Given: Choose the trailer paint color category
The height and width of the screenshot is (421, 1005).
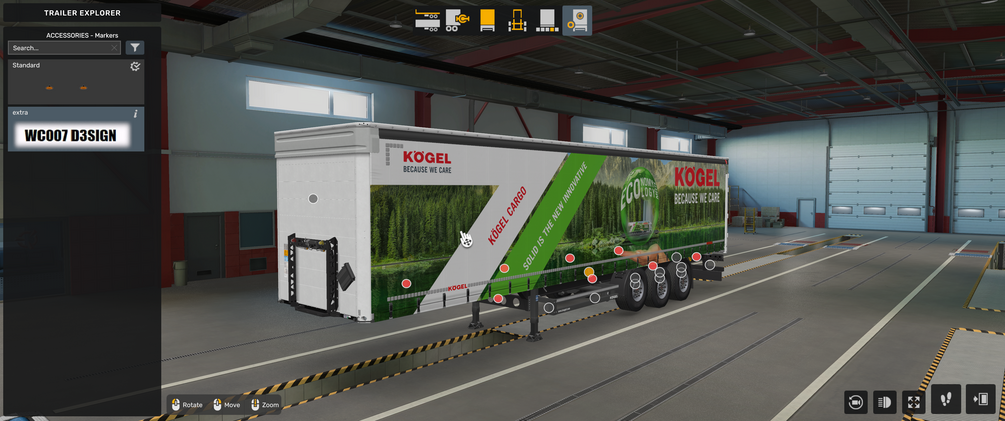Looking at the screenshot, I should coord(547,20).
